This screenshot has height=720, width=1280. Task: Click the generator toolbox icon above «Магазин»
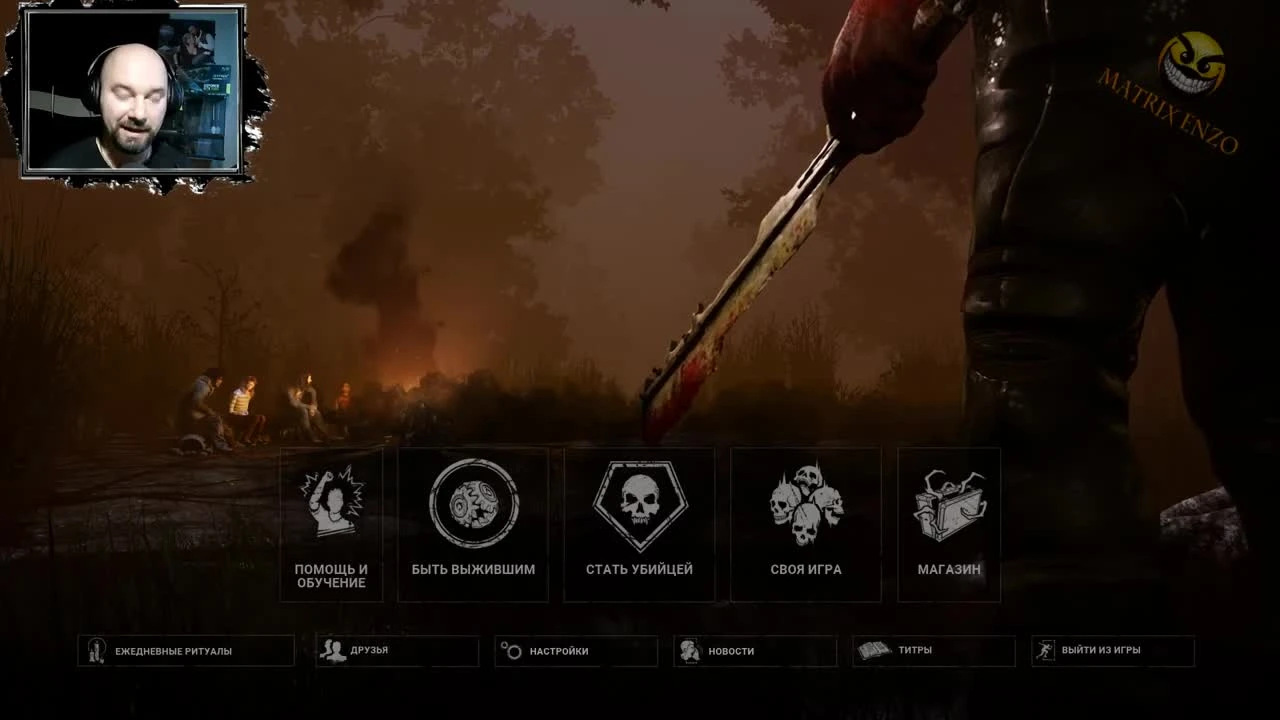click(x=947, y=503)
